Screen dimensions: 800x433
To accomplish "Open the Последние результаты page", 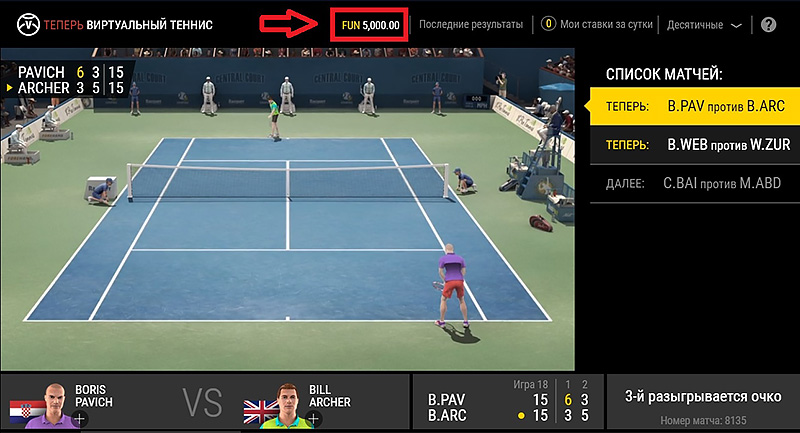I will [x=471, y=24].
